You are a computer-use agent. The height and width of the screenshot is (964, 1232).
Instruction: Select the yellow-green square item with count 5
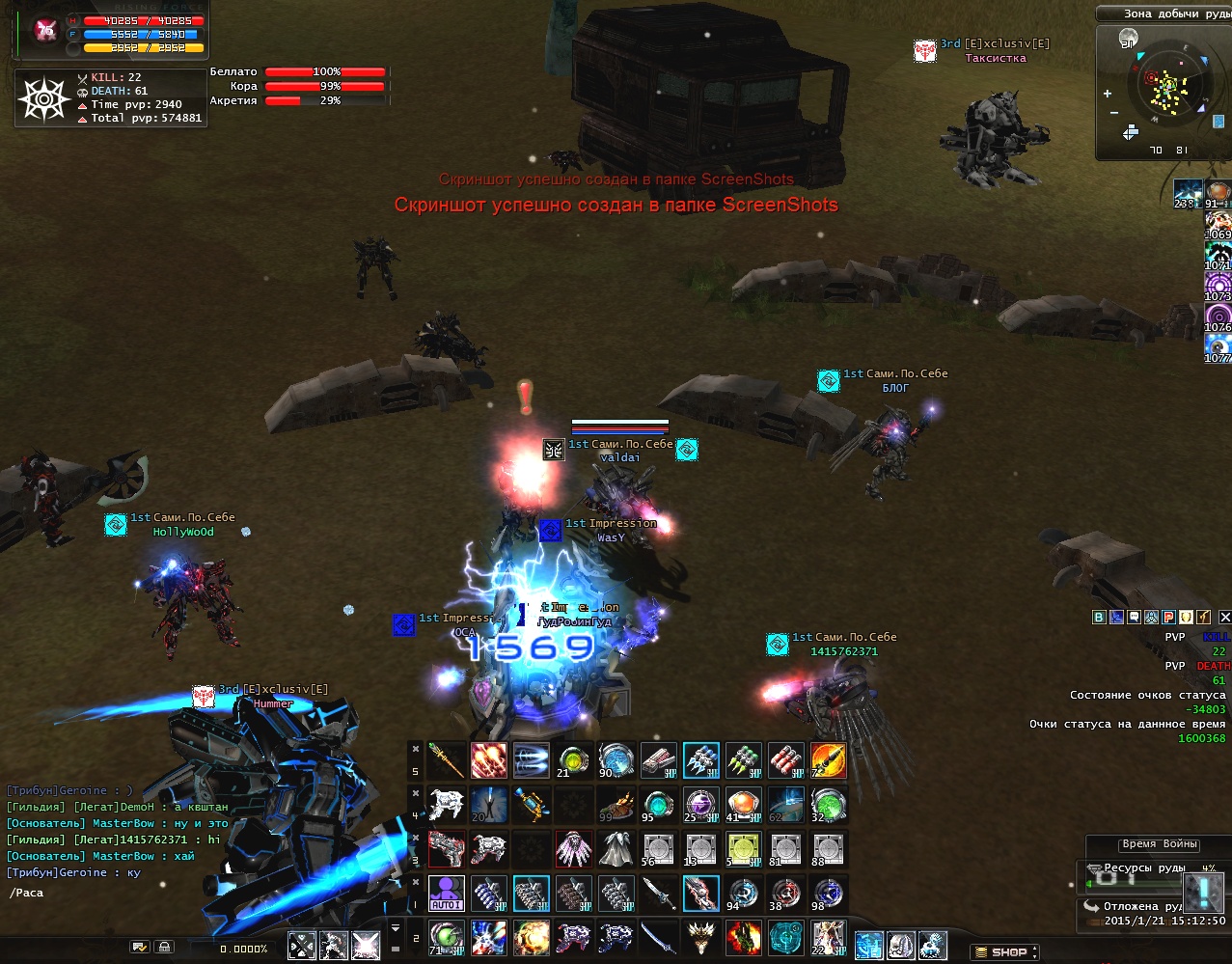click(743, 849)
